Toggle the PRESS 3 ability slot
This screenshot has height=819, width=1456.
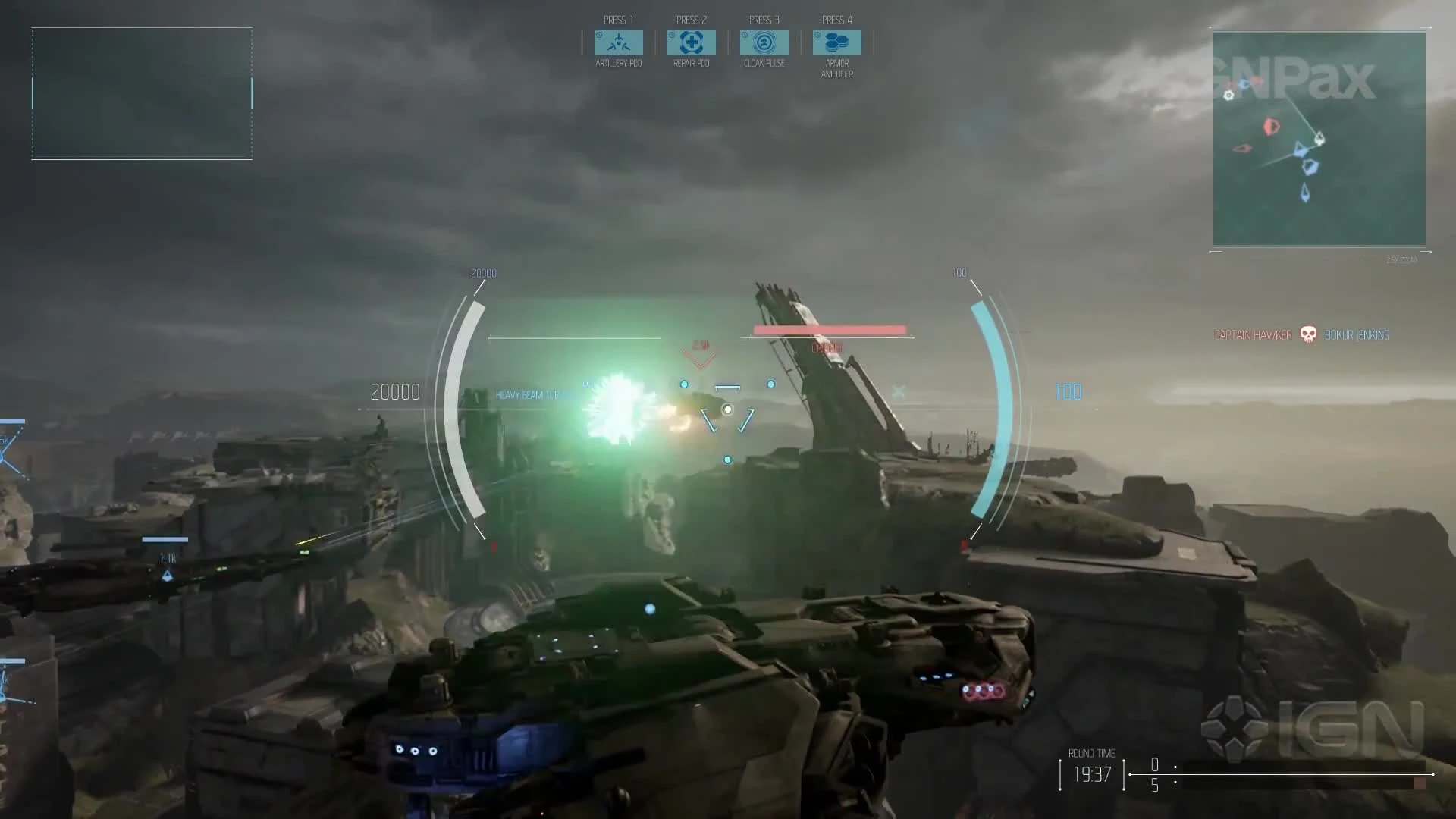point(764,20)
